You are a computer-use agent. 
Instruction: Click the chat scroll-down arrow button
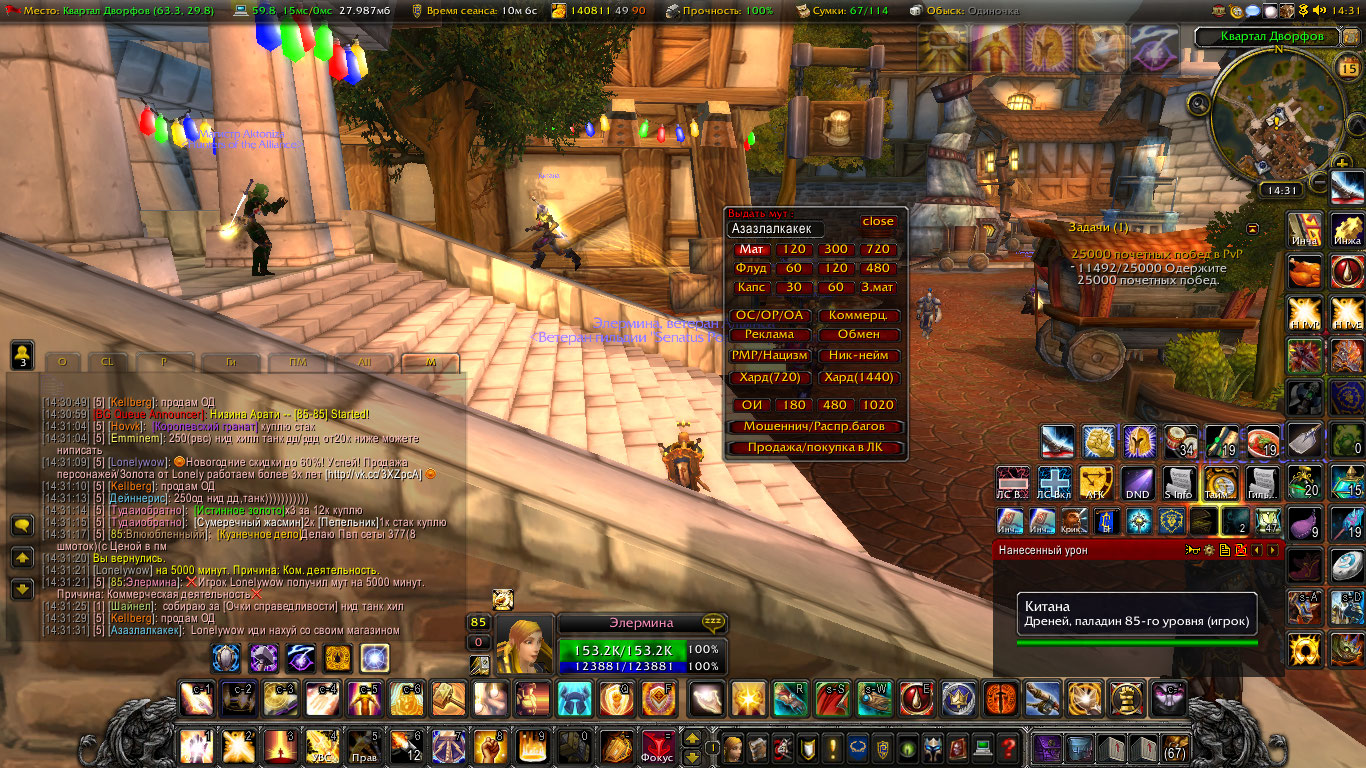click(x=22, y=589)
